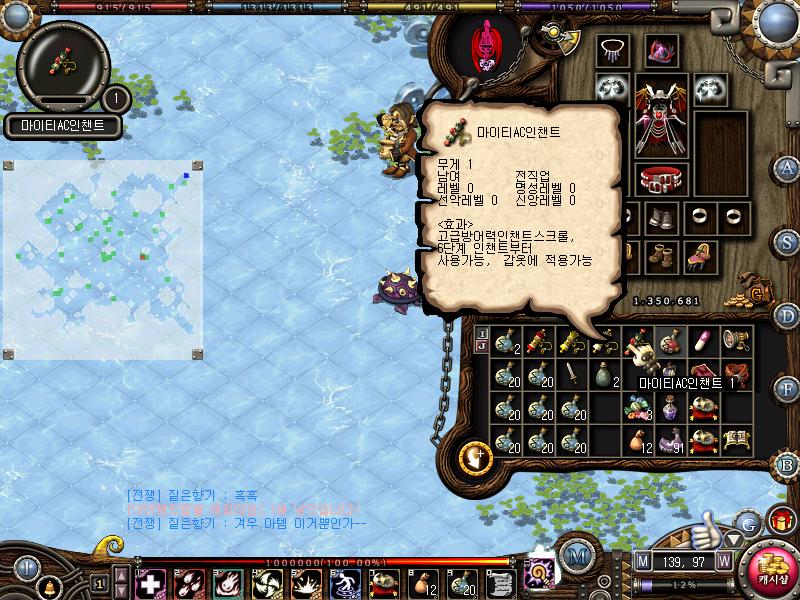Open the red gift box icon

779,522
